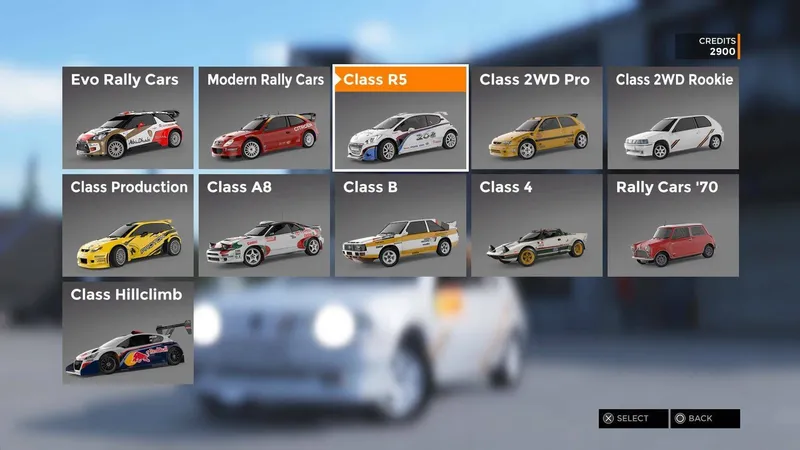
Task: Select the Class B car category
Action: point(400,225)
